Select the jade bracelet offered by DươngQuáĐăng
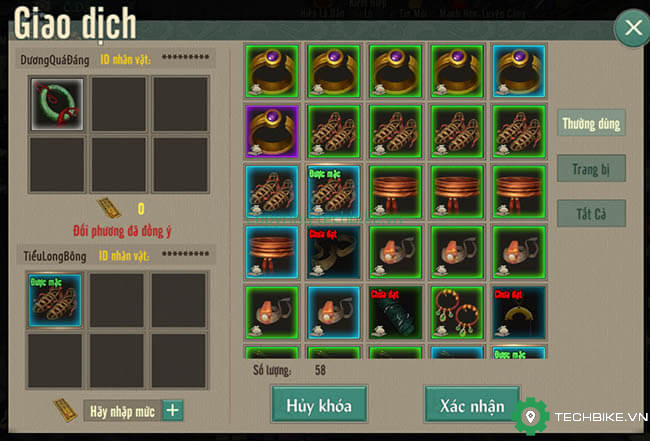Screen dimensions: 650x441 pos(56,104)
